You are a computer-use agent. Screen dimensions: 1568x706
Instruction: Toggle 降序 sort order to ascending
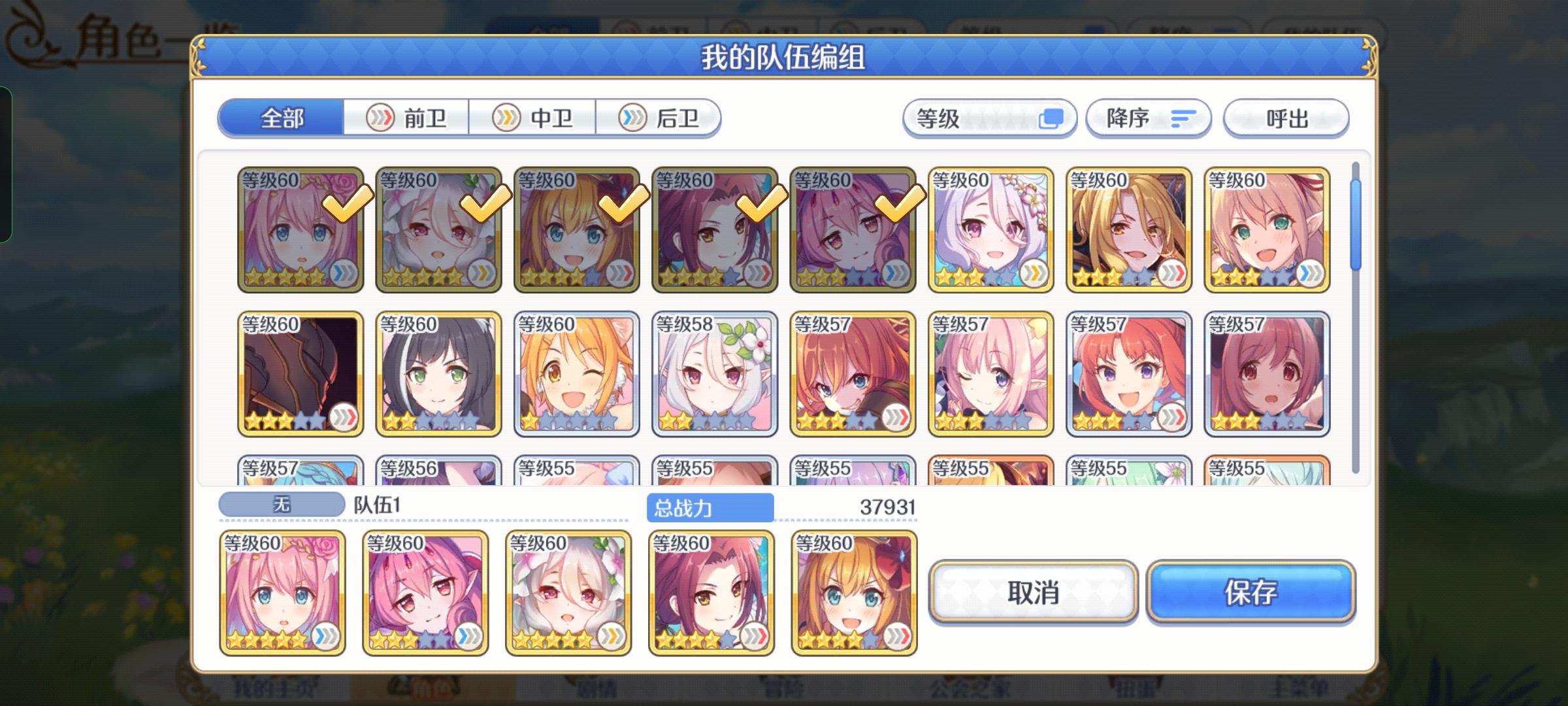click(1148, 118)
